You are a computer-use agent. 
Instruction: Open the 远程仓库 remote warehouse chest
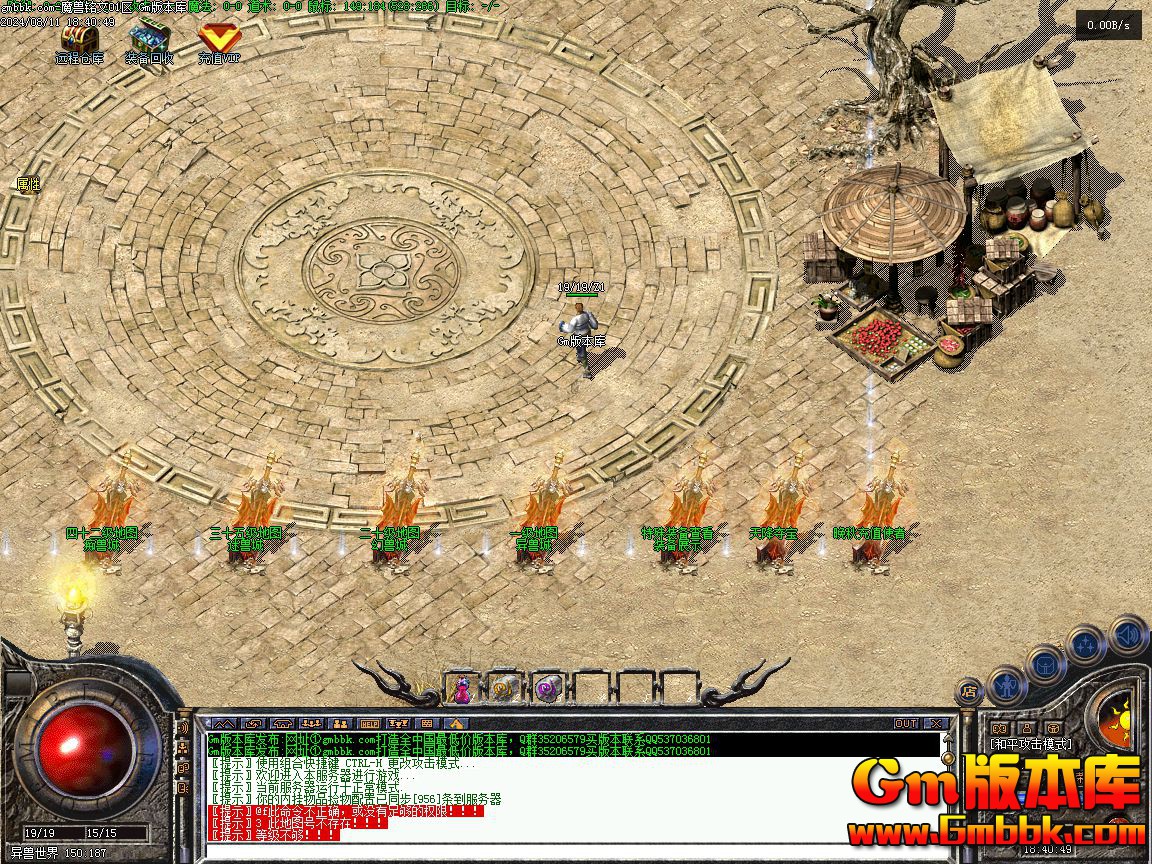coord(79,40)
